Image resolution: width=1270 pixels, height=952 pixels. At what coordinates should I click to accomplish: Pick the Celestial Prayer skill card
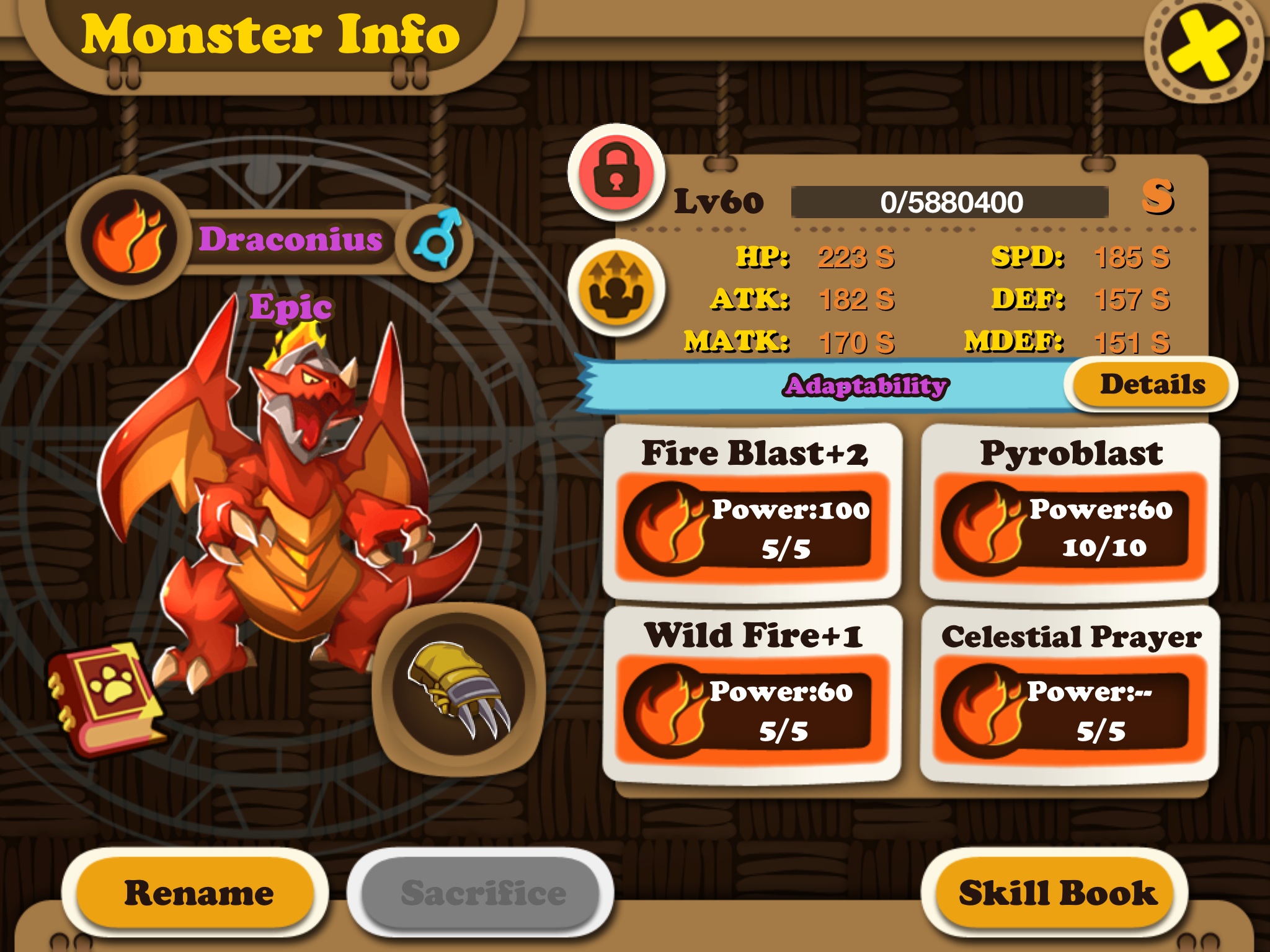coord(1070,695)
